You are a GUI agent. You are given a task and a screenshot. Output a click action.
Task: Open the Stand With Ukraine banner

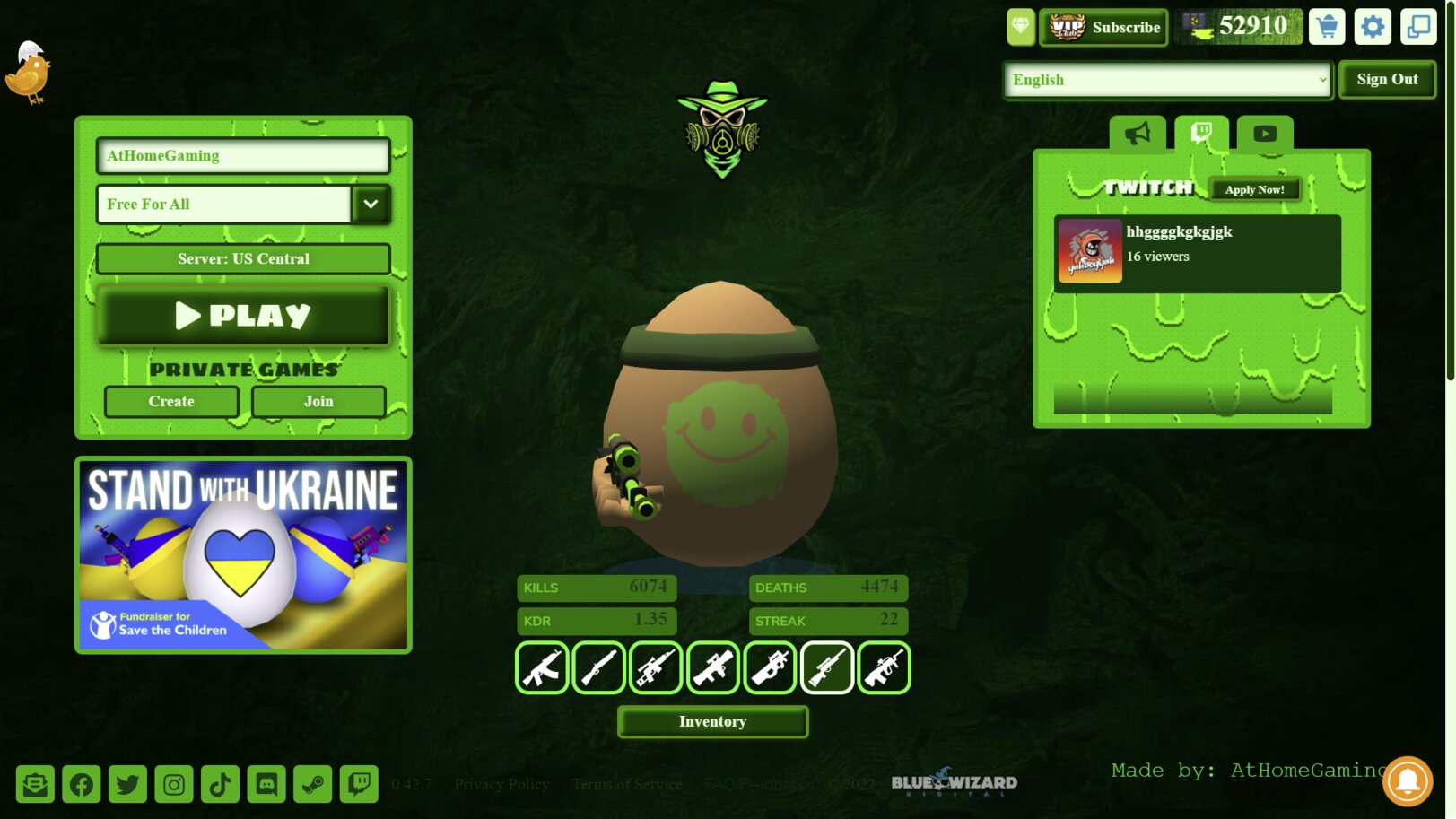pos(243,555)
